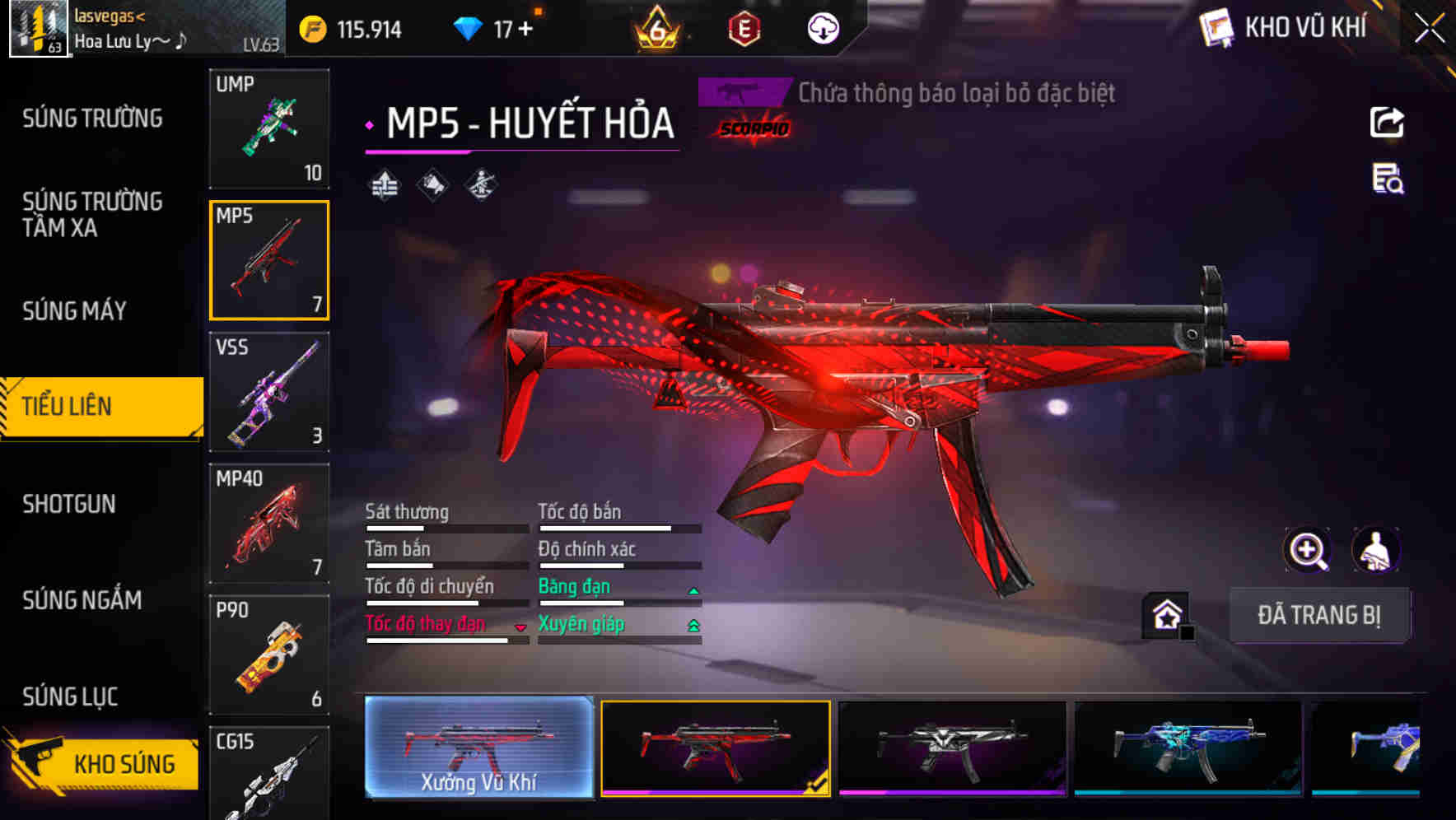Open the cloud download icon in top bar
This screenshot has height=820, width=1456.
[x=821, y=29]
